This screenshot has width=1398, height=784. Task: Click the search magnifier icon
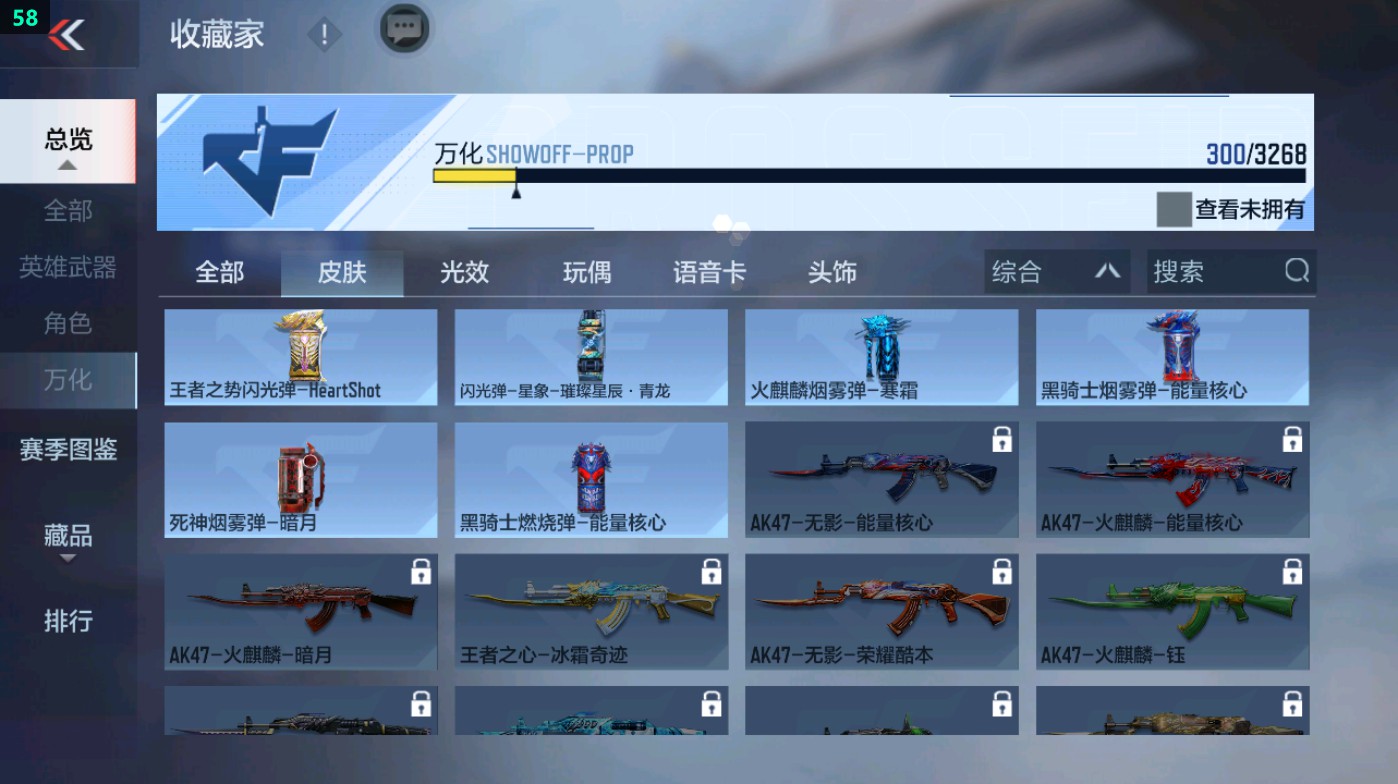click(x=1297, y=271)
